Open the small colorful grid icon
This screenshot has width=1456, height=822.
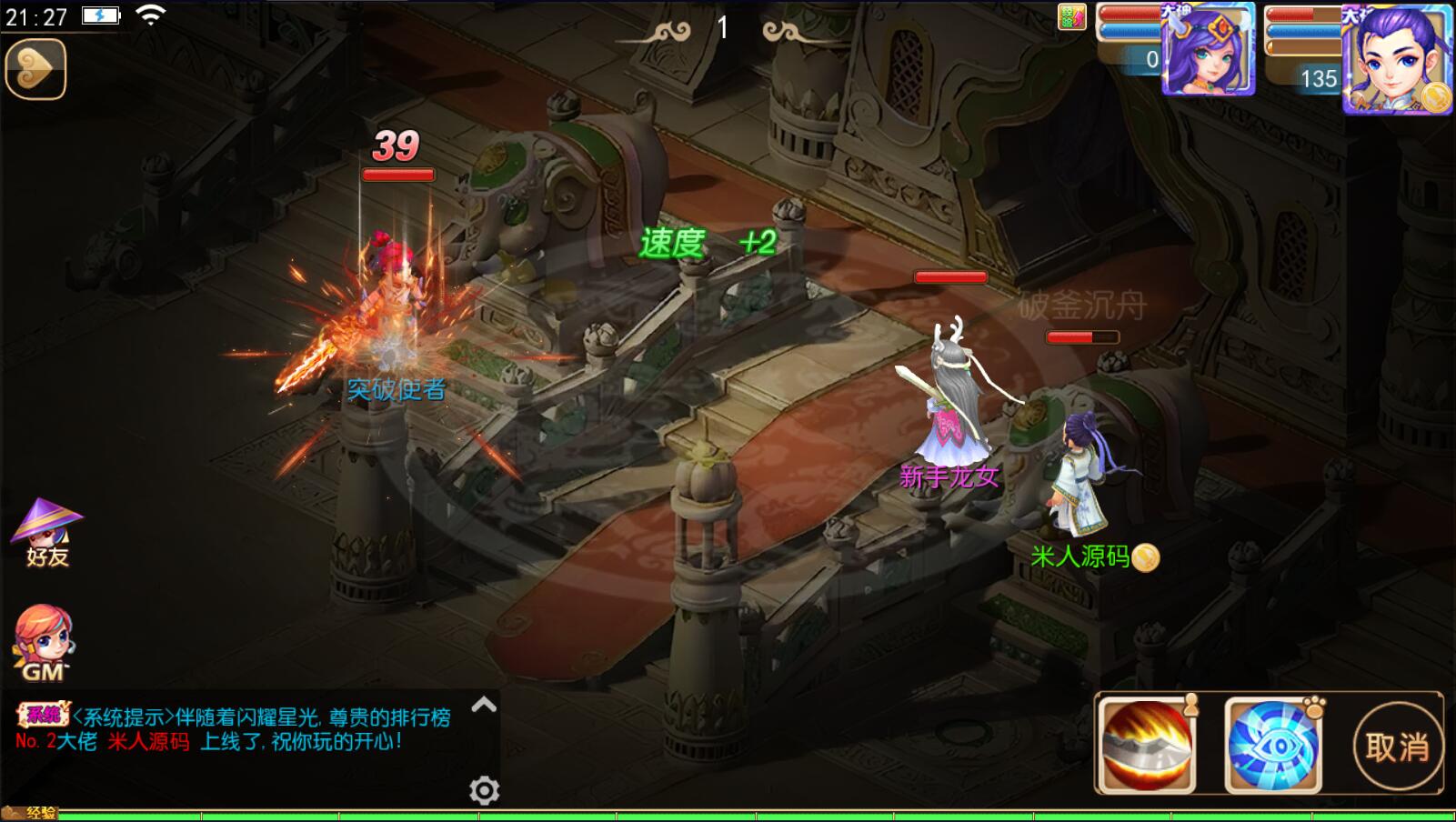point(1072,17)
